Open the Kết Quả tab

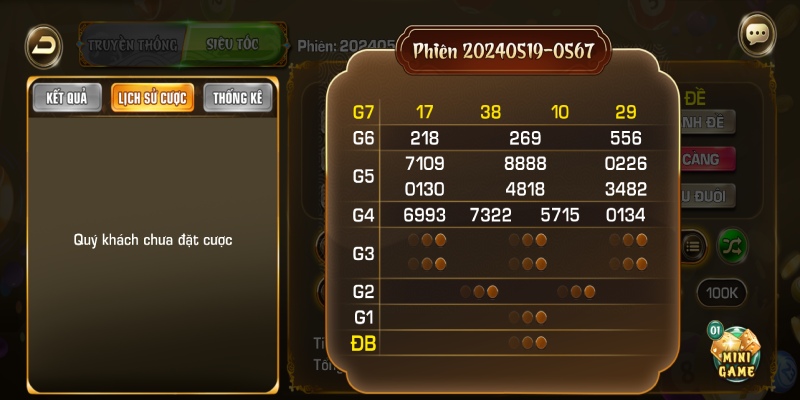pos(67,98)
